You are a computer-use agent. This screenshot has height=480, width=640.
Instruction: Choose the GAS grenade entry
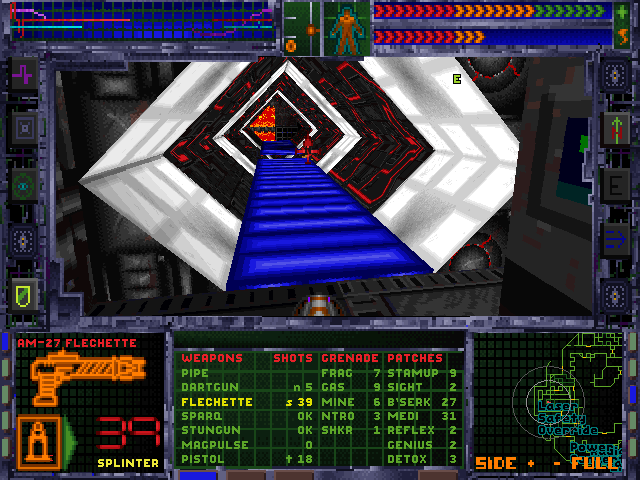[x=332, y=387]
